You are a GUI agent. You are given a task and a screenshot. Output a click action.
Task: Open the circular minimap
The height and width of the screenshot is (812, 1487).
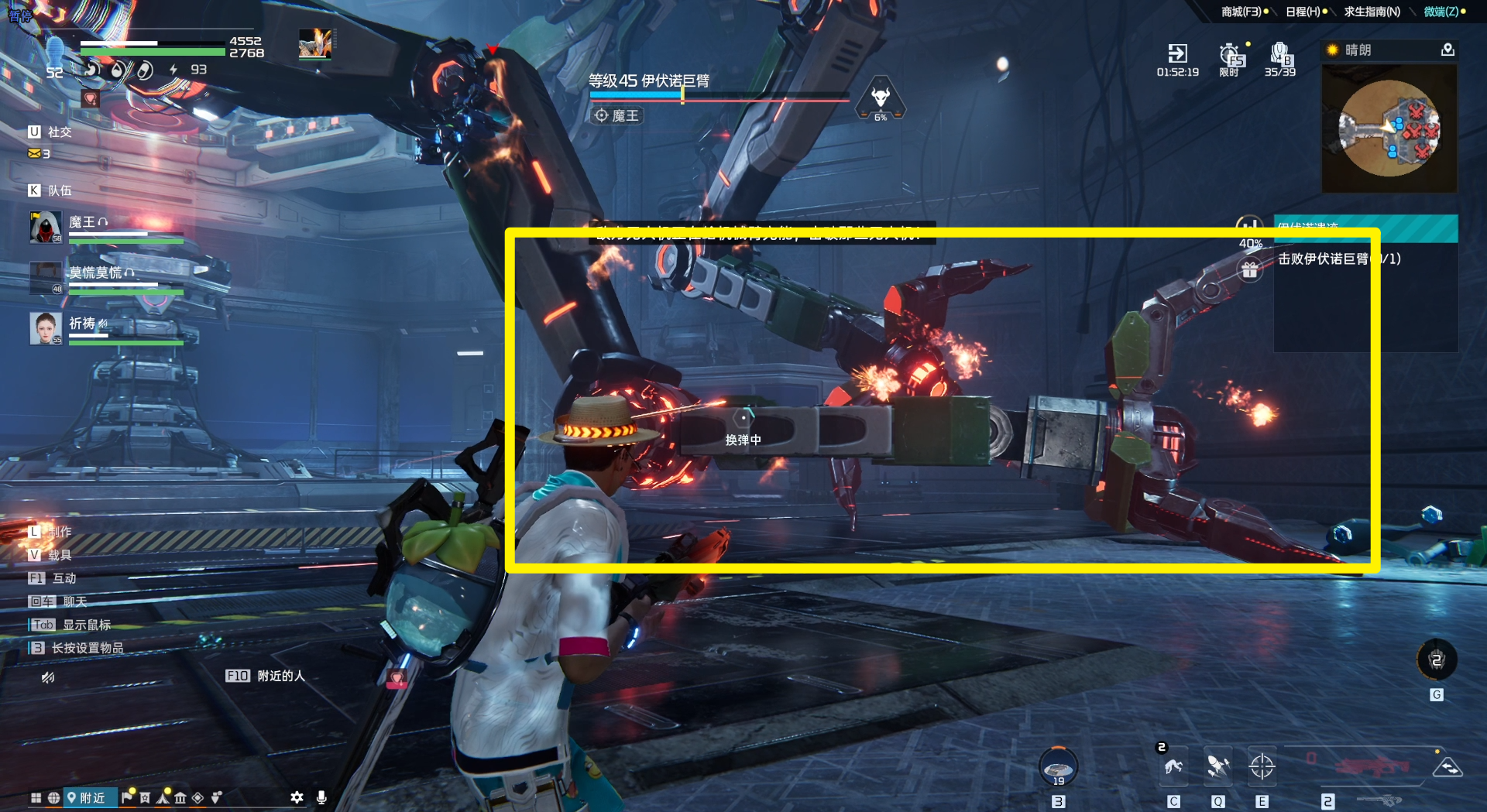[1389, 128]
